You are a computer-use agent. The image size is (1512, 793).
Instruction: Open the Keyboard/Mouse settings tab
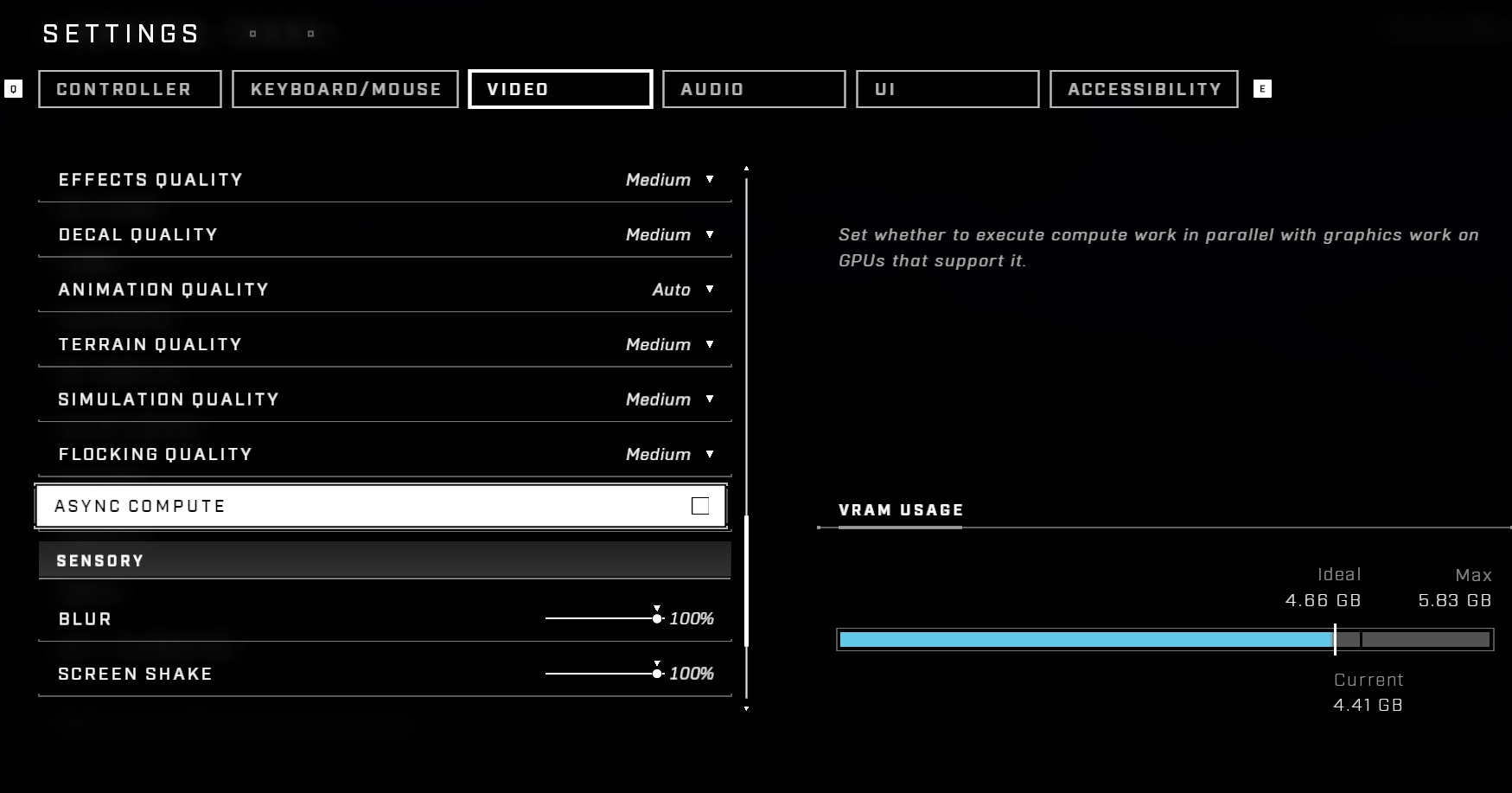(345, 89)
